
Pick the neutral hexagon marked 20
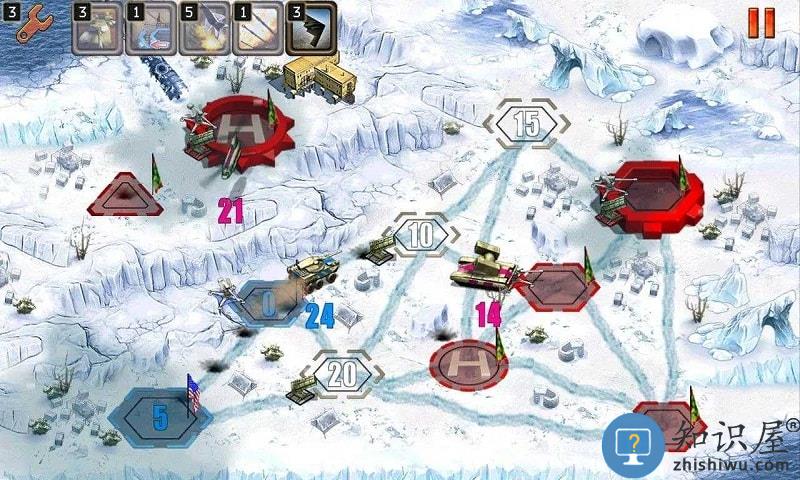(343, 374)
